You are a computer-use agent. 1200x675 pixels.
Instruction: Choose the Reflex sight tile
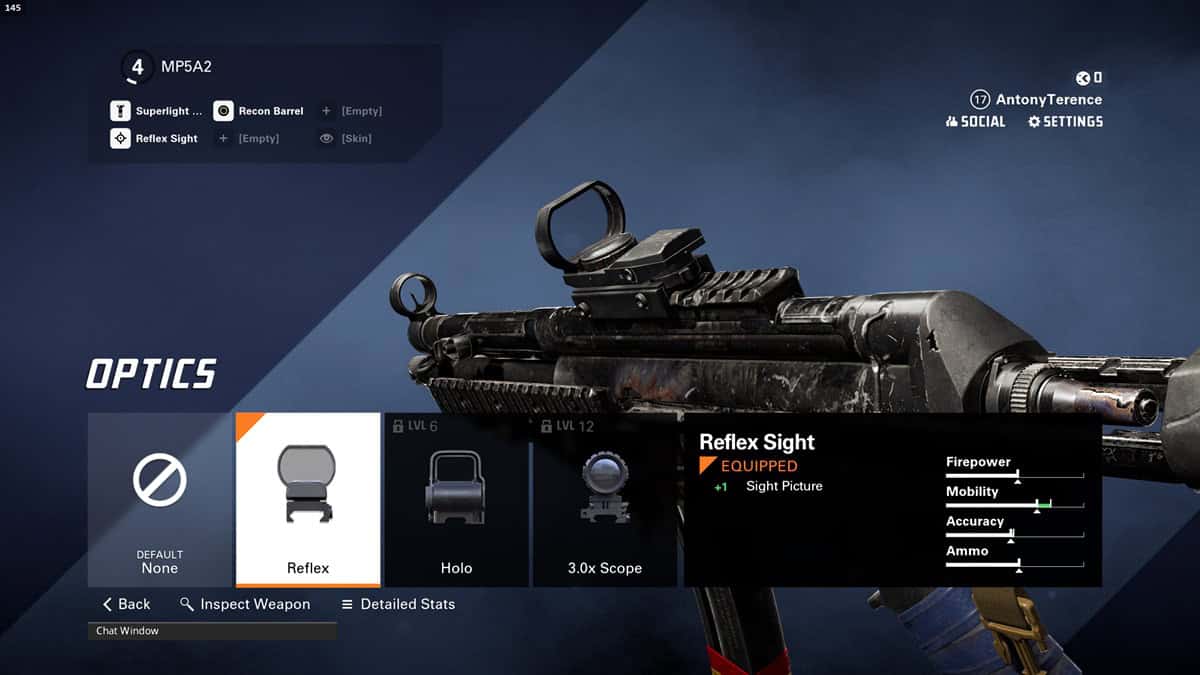click(x=308, y=499)
